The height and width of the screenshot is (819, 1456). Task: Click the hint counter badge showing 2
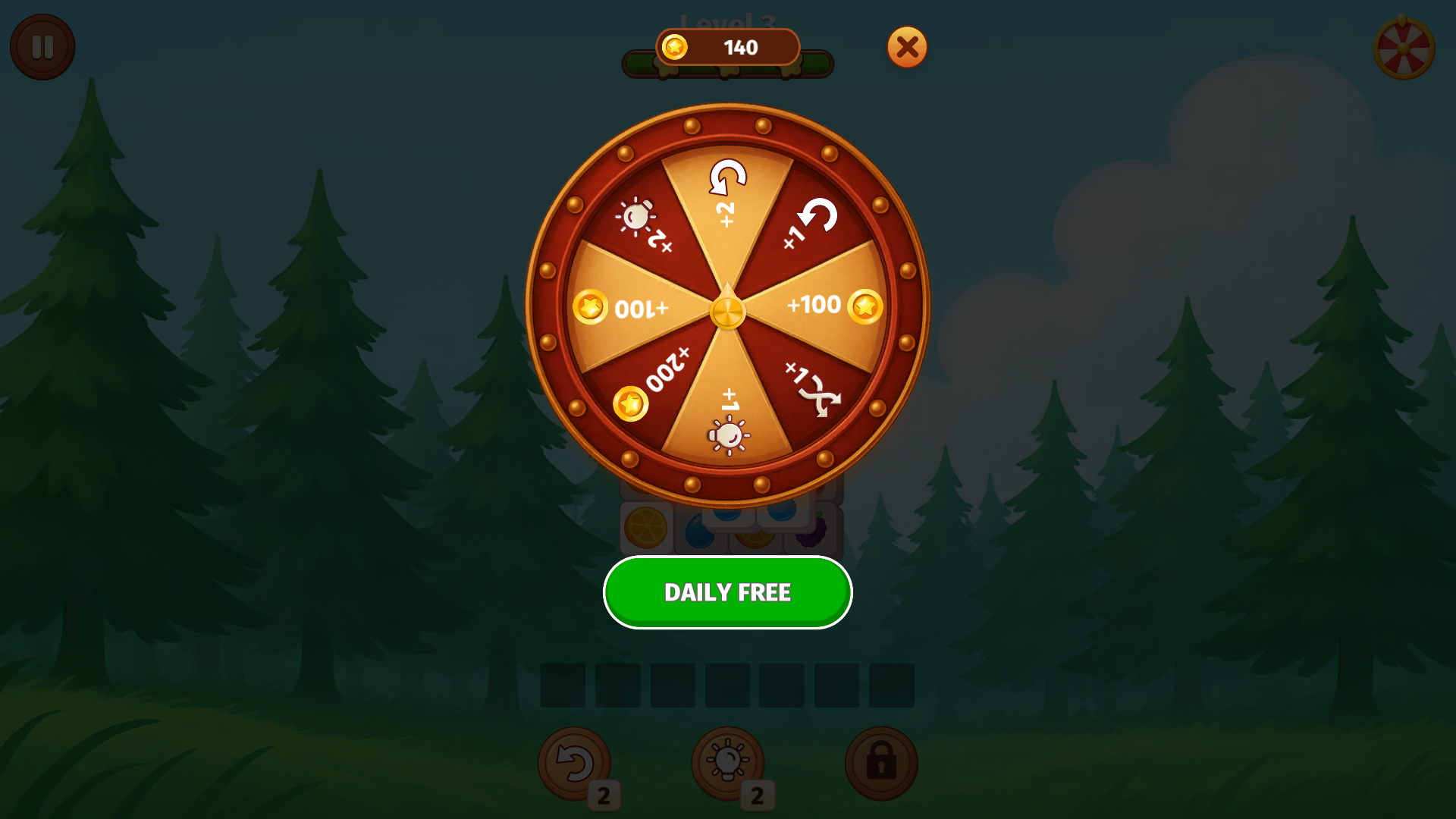click(x=758, y=794)
